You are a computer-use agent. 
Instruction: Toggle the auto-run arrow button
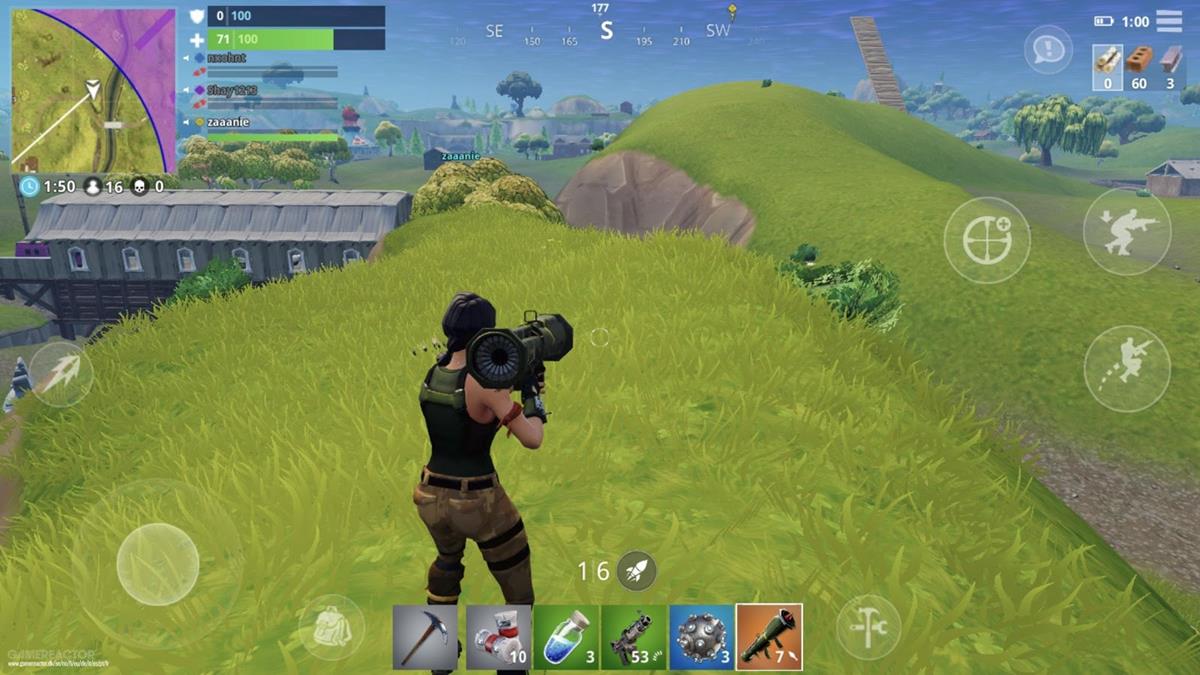pos(60,375)
